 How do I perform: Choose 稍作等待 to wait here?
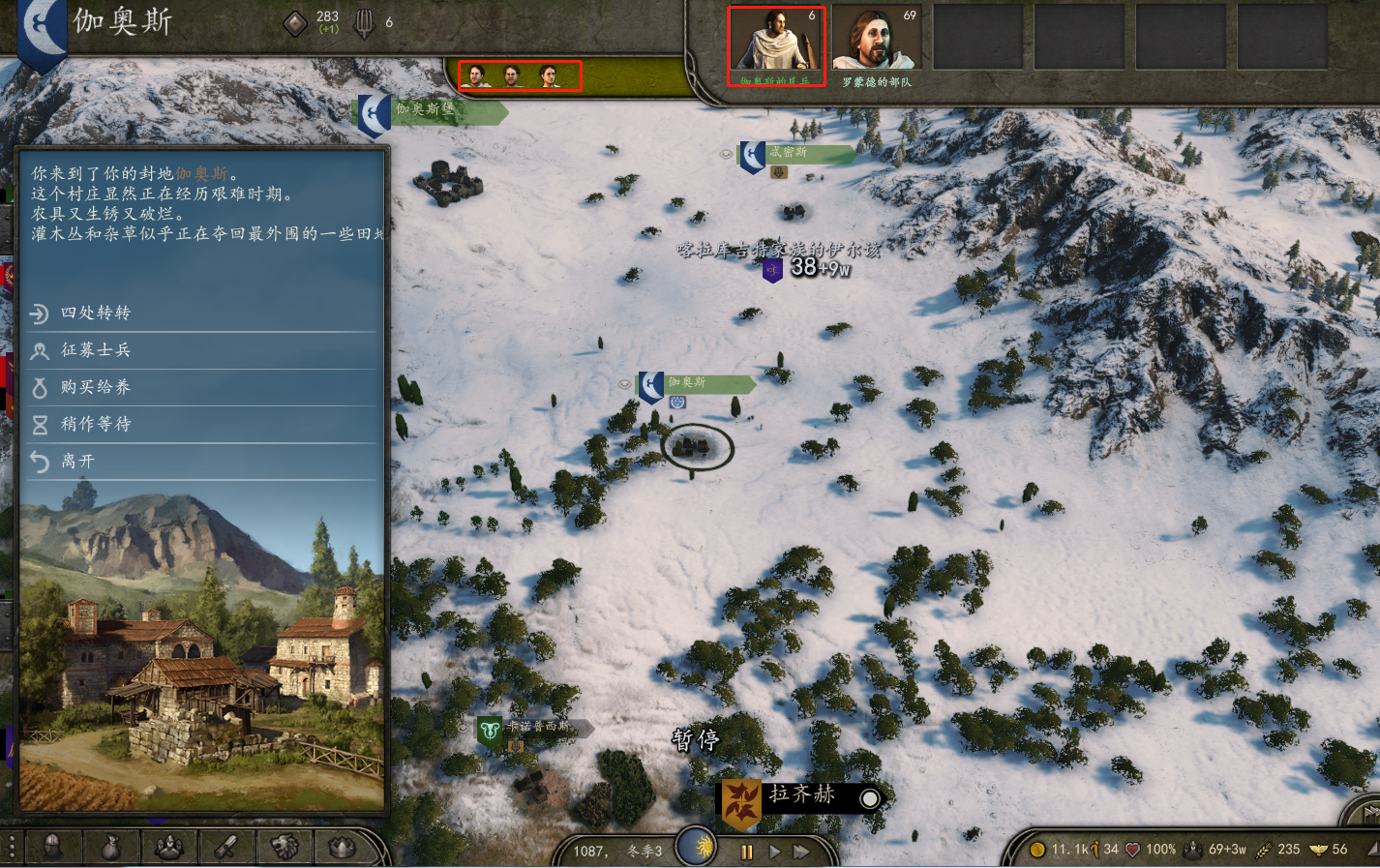tap(95, 424)
